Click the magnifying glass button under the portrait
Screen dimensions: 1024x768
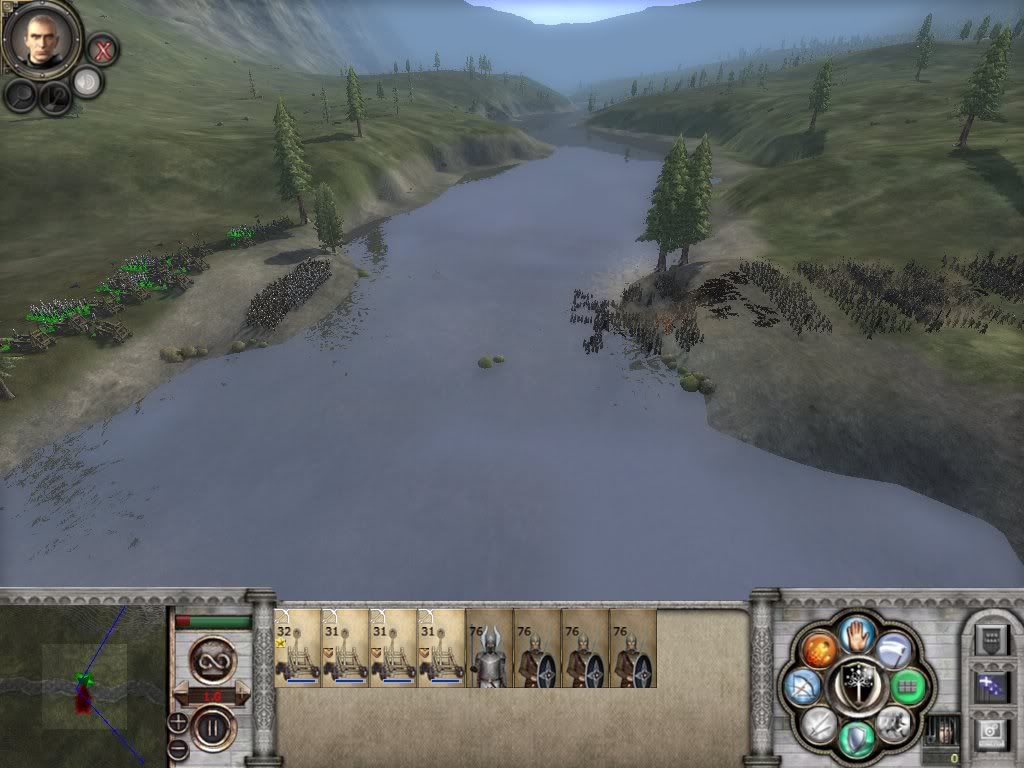pos(20,94)
